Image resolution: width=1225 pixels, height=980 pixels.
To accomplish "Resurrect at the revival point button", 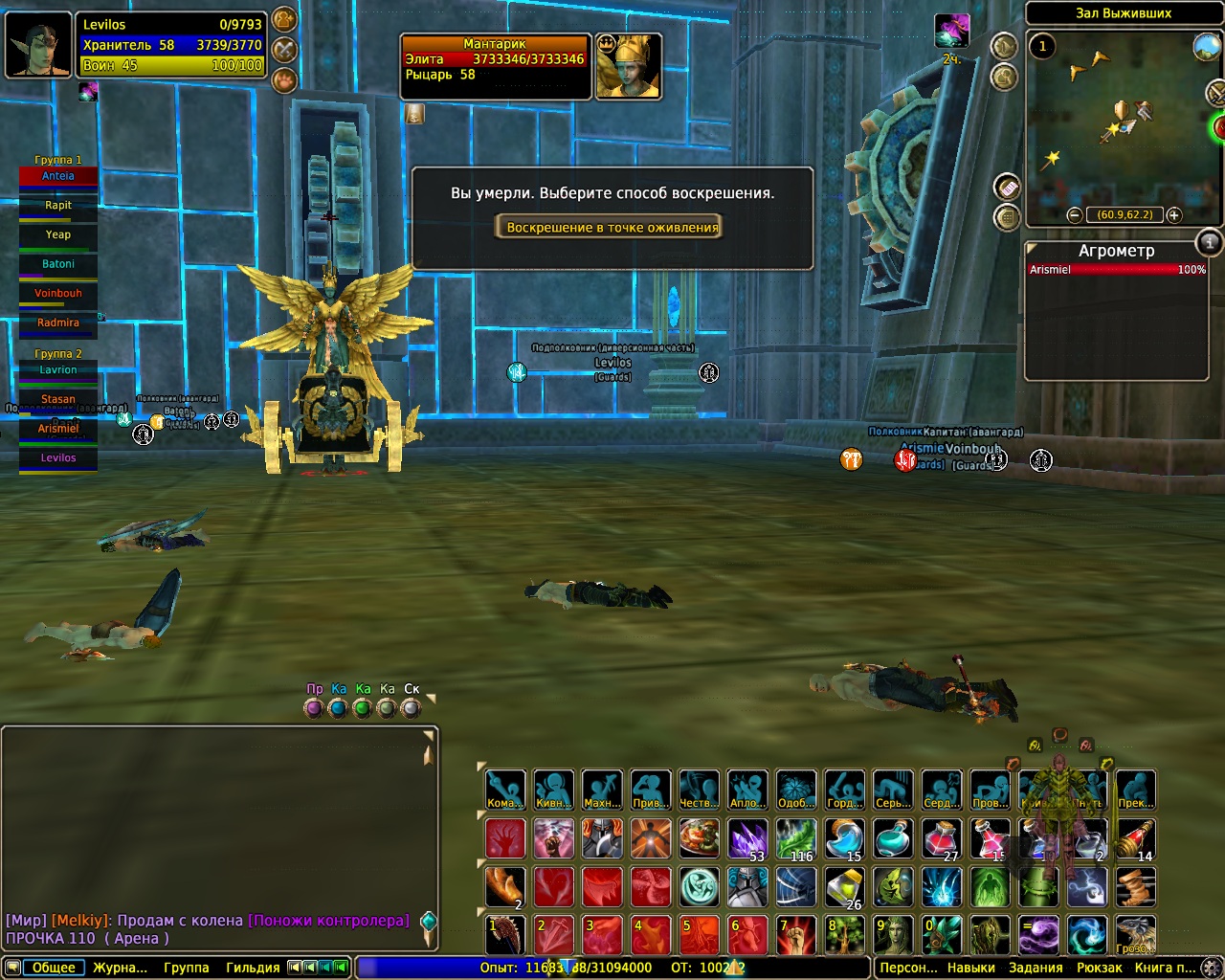I will (612, 228).
